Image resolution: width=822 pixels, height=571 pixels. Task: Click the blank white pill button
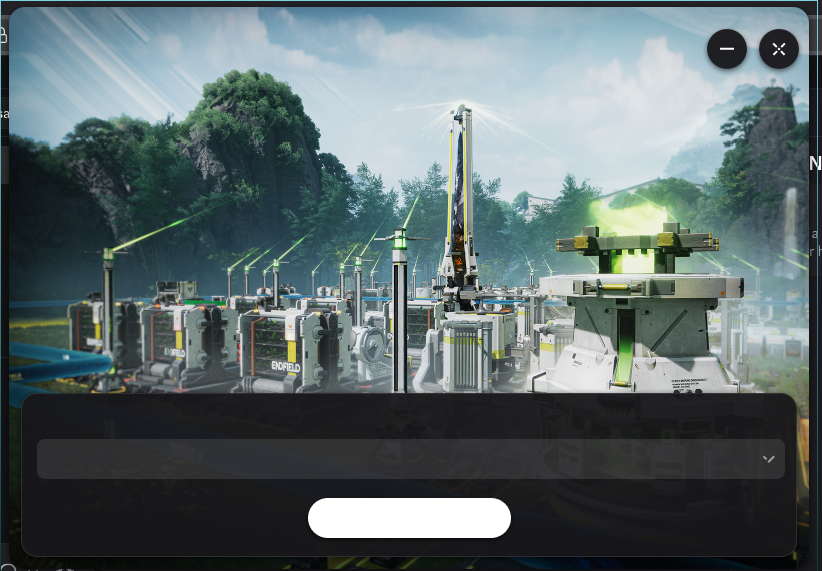coord(409,518)
